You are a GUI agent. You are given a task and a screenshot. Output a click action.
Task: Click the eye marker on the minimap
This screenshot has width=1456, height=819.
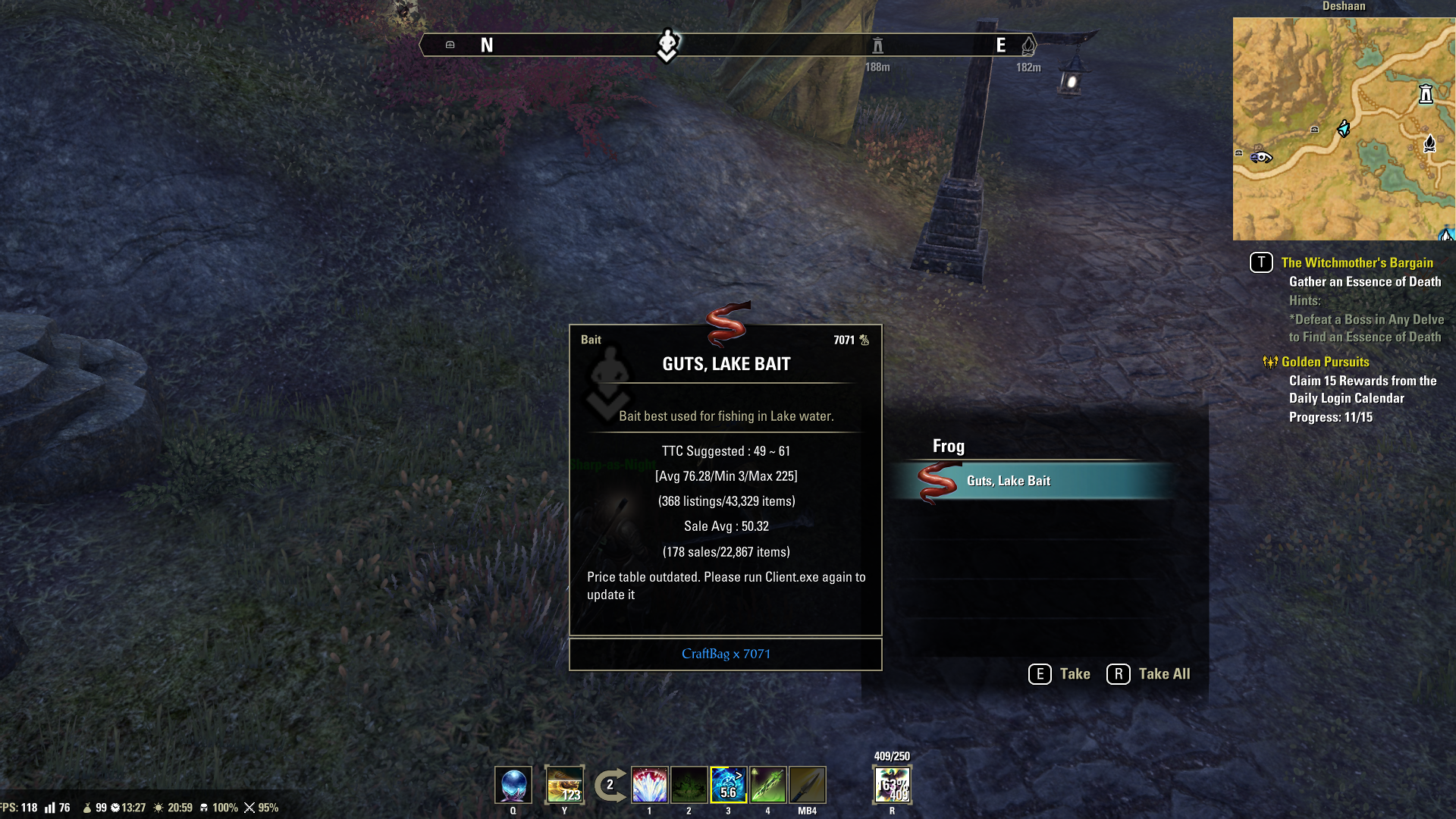[1261, 158]
